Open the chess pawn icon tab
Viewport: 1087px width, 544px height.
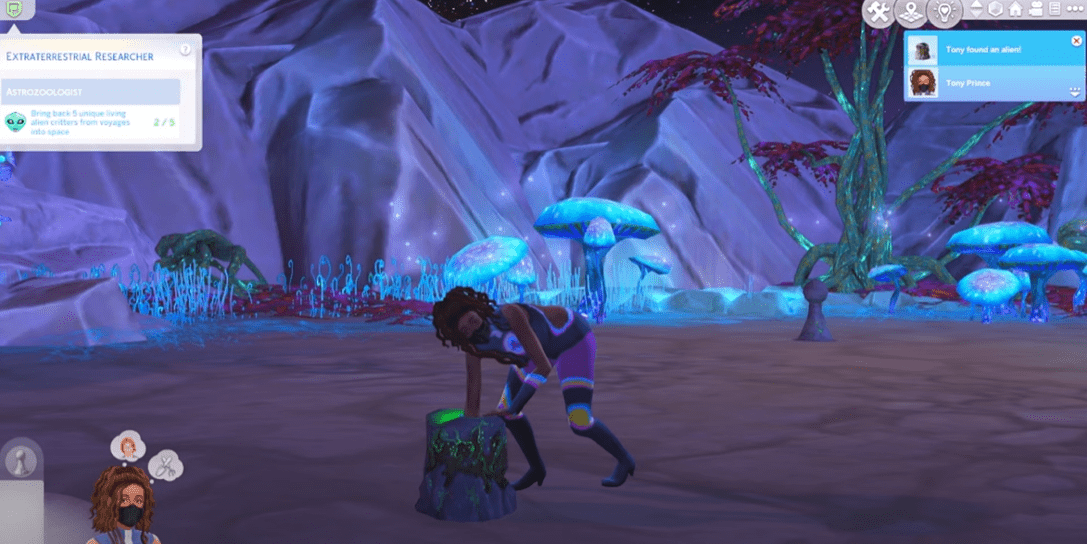[21, 461]
